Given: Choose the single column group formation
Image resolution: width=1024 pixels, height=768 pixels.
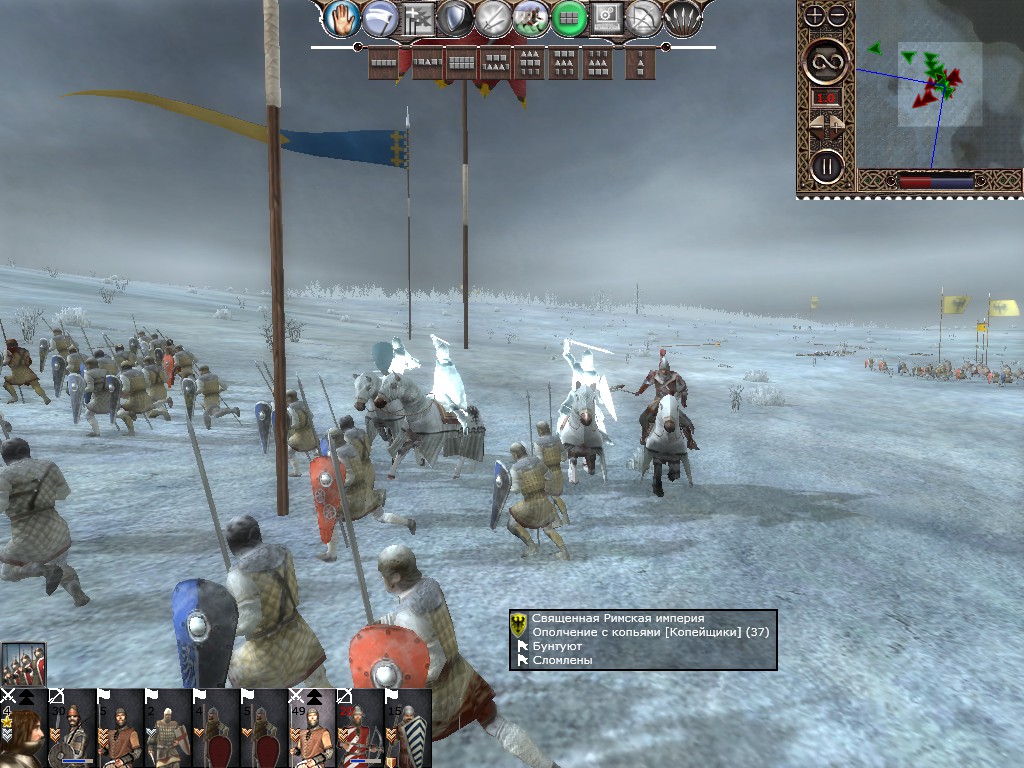Looking at the screenshot, I should (640, 63).
